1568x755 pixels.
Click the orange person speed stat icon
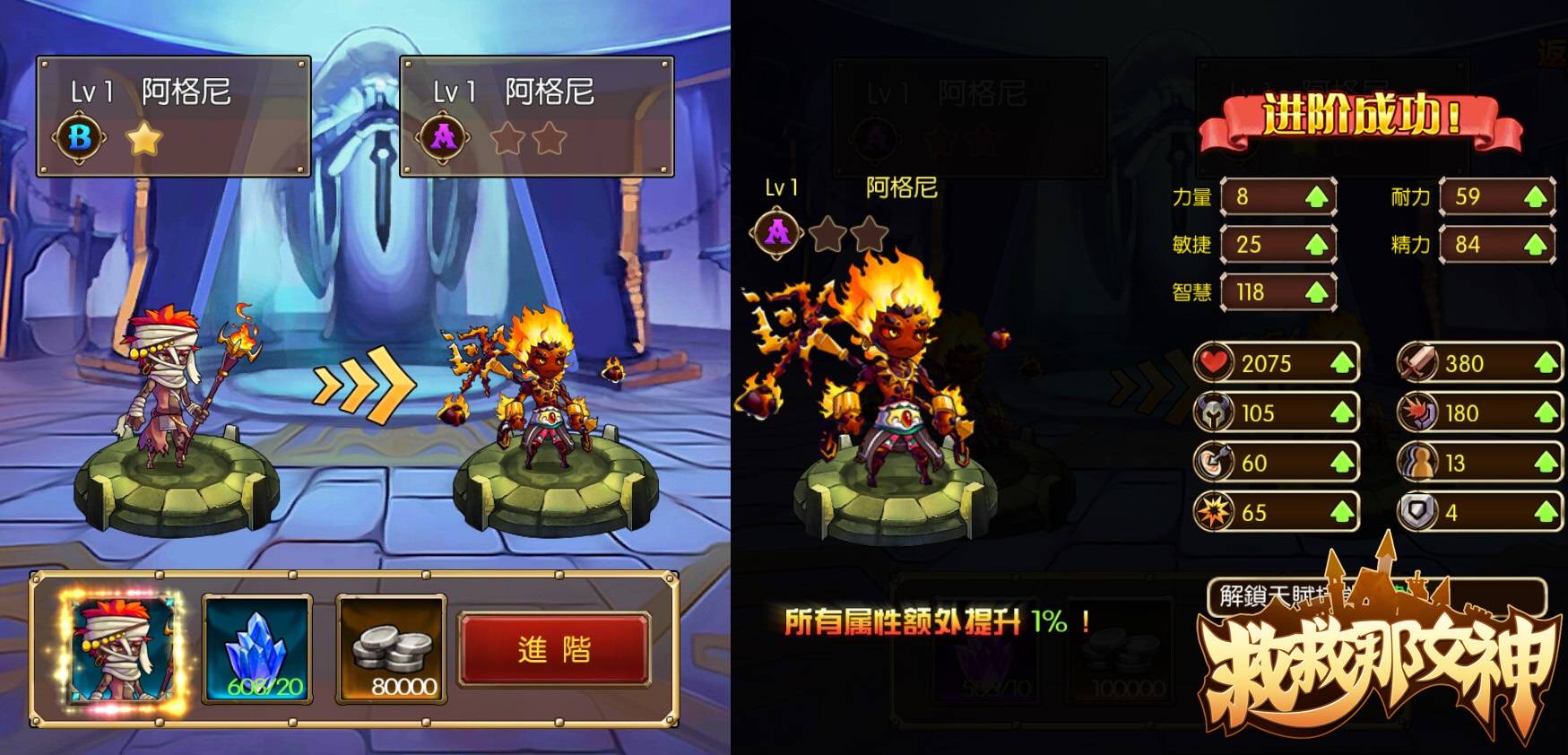pyautogui.click(x=1419, y=464)
